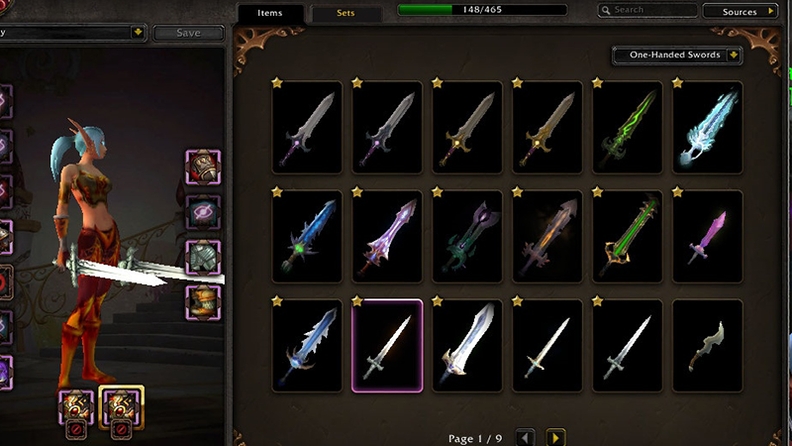Switch to the Sets tab
Screen dimensions: 792x446
[346, 14]
